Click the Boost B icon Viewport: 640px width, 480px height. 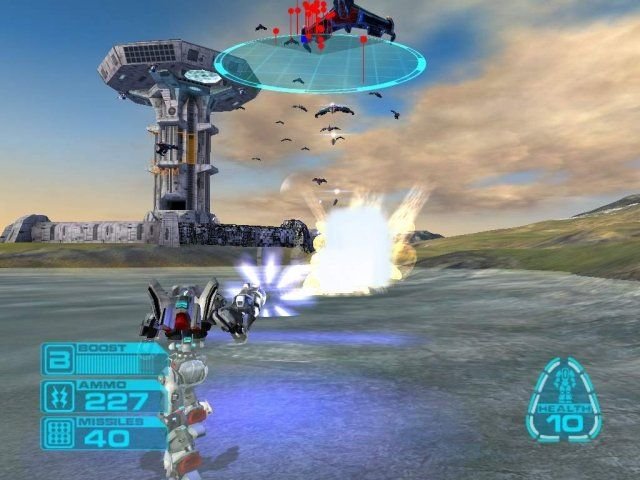(57, 360)
